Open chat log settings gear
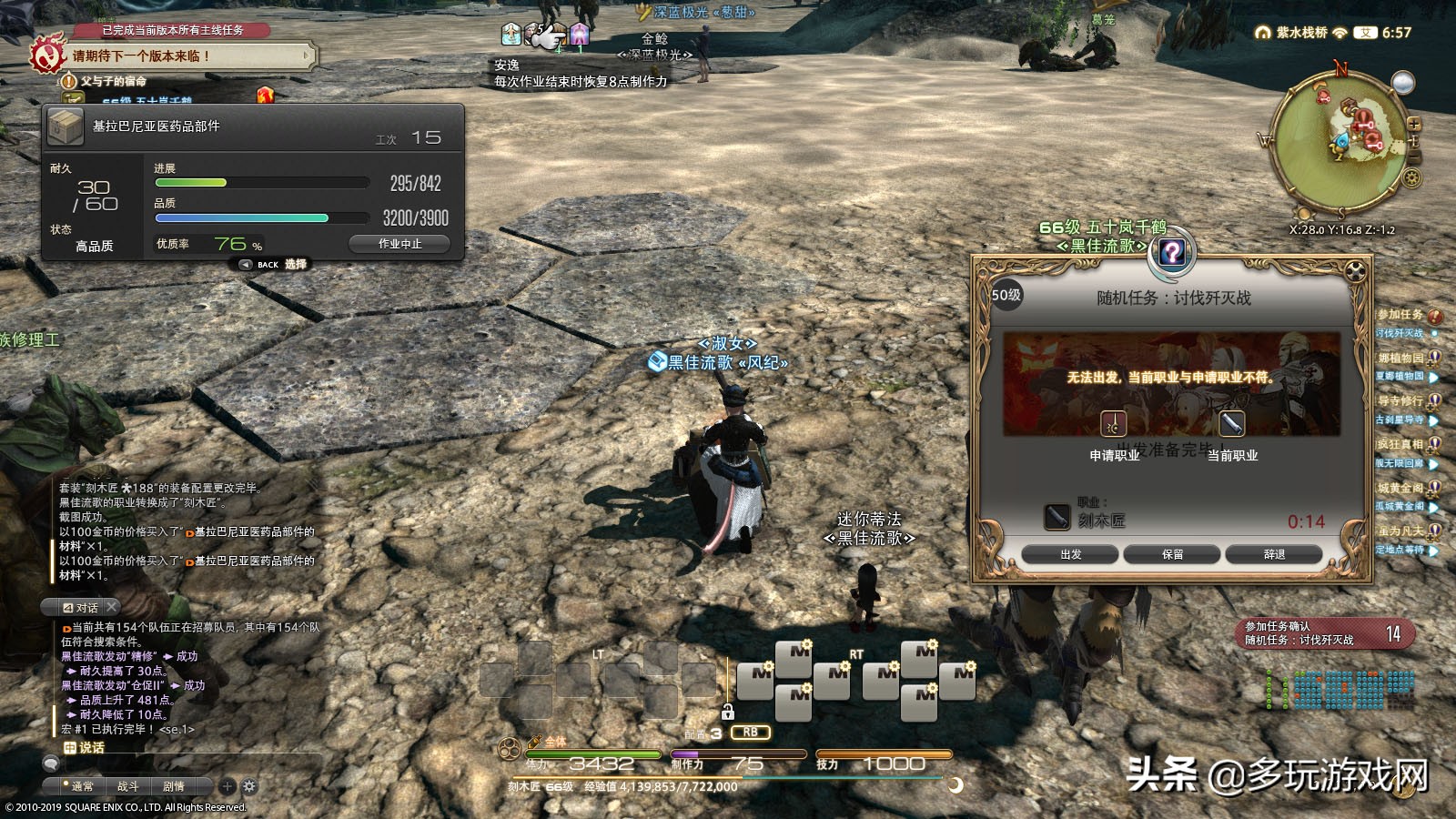1456x819 pixels. 249,786
